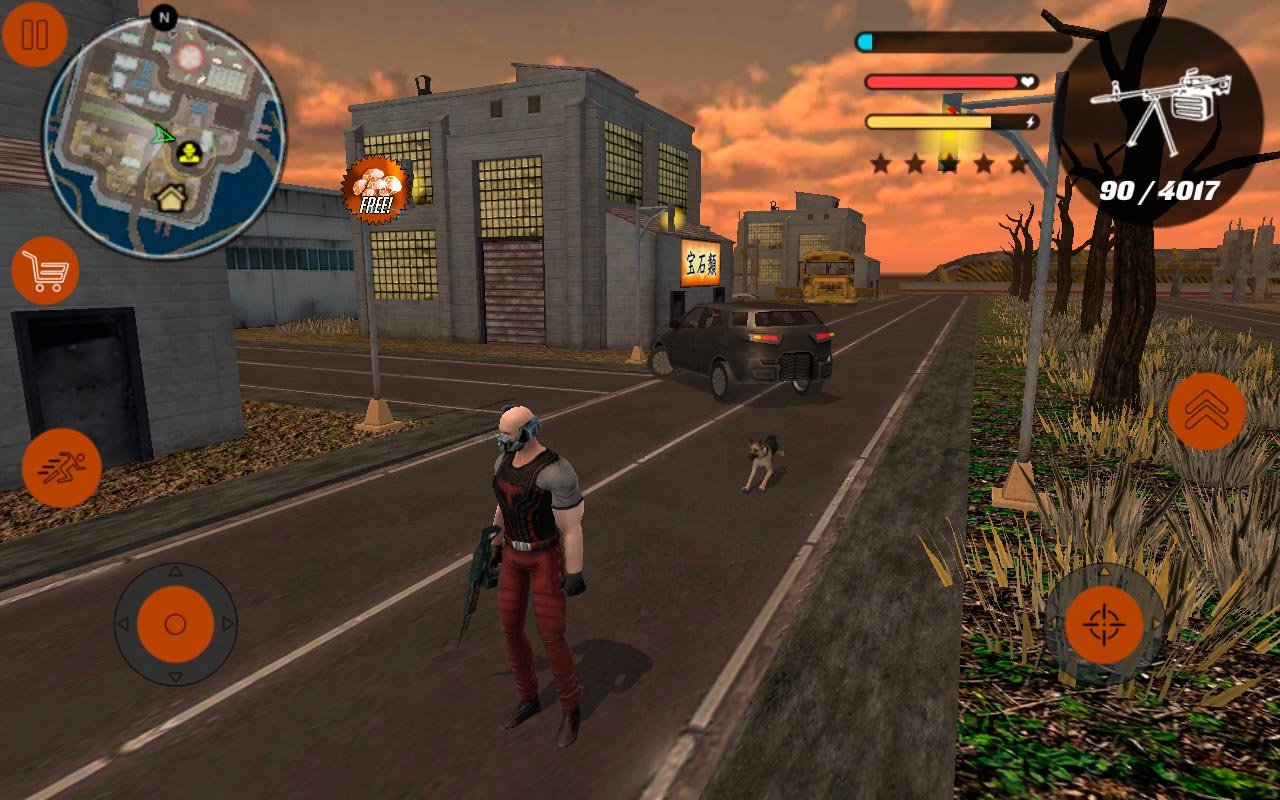Pause the game with the orange button
Screen dimensions: 1280x800
(35, 35)
